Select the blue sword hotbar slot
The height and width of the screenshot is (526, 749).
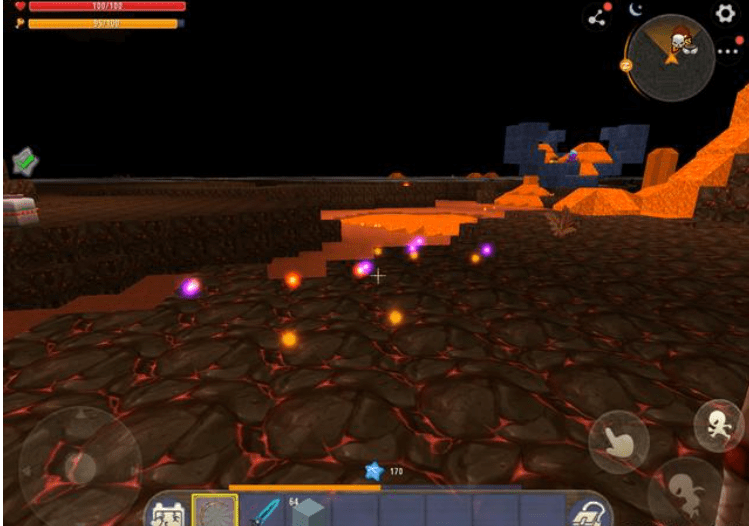point(264,511)
